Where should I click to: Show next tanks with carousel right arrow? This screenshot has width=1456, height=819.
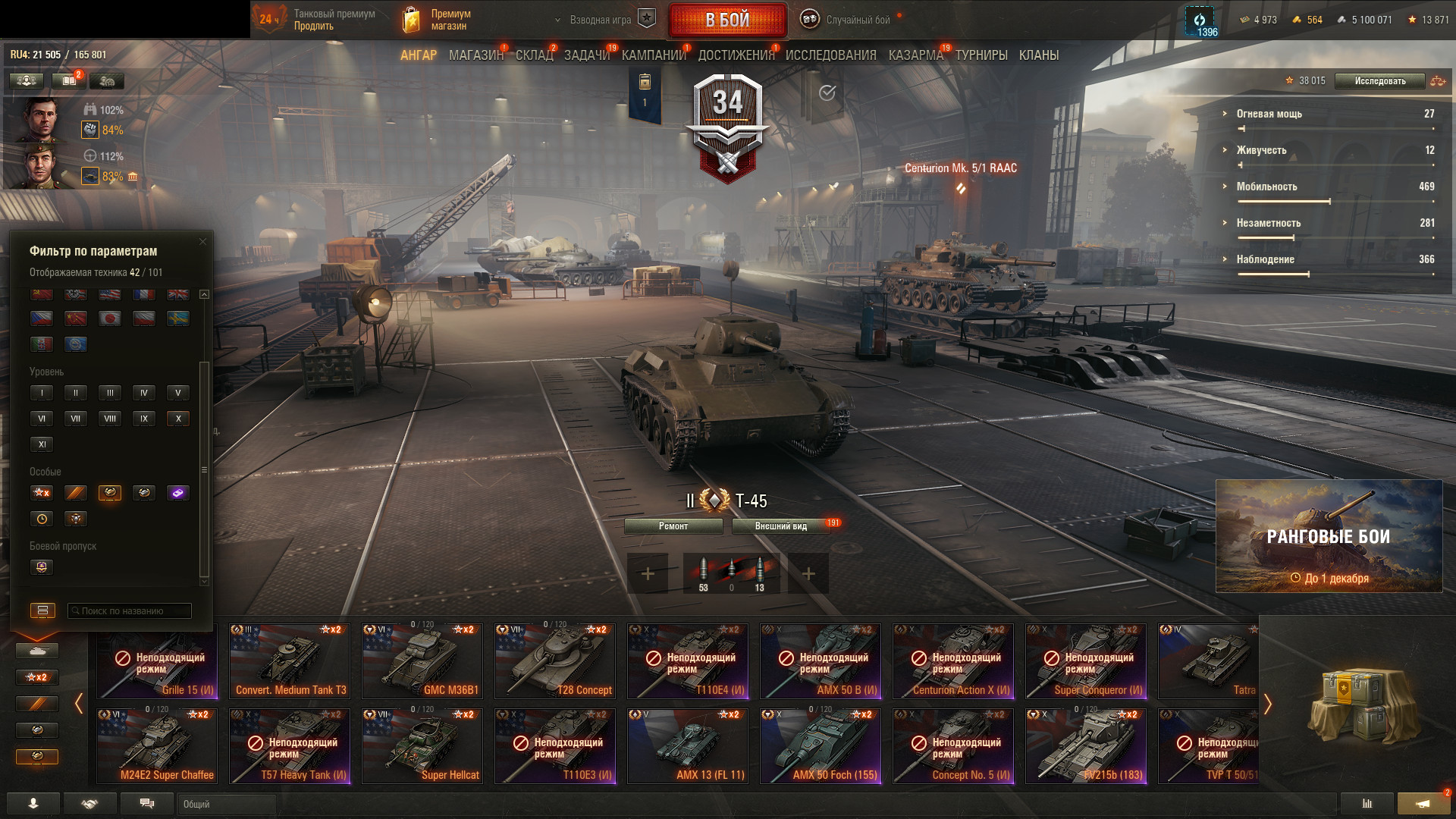(x=1267, y=704)
